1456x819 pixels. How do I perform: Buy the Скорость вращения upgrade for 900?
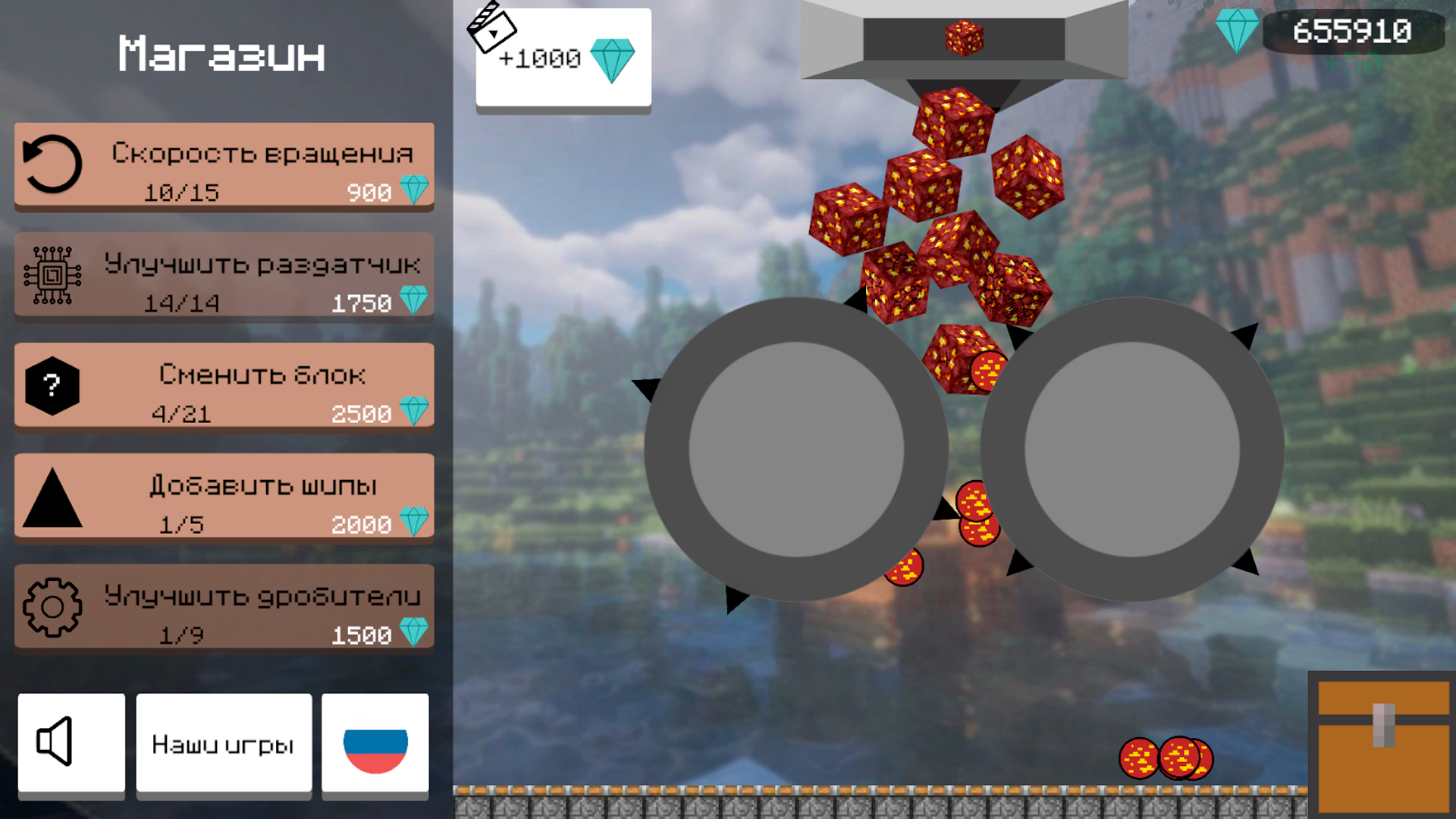(224, 167)
